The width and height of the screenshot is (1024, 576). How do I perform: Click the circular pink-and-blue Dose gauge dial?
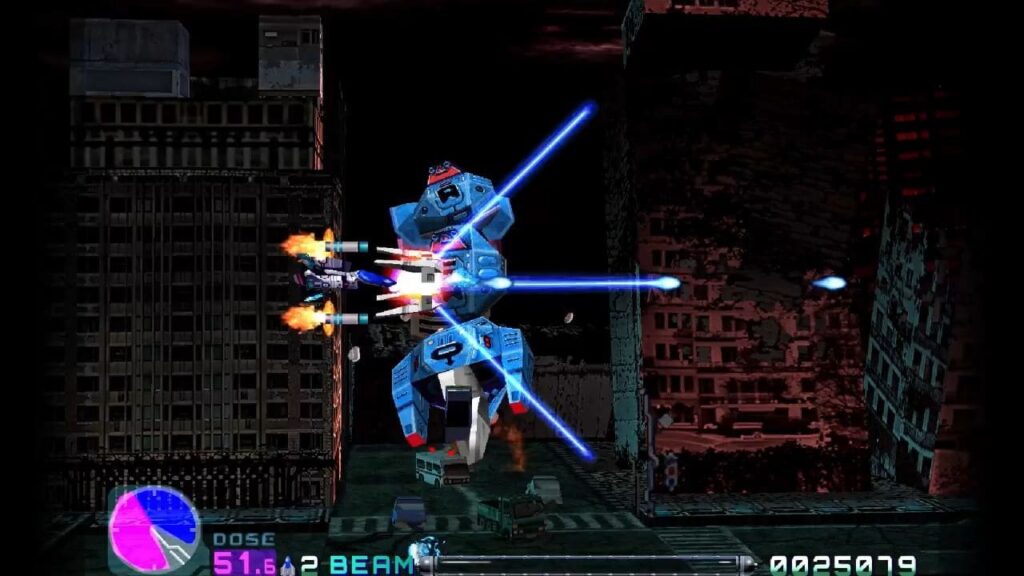coord(154,530)
